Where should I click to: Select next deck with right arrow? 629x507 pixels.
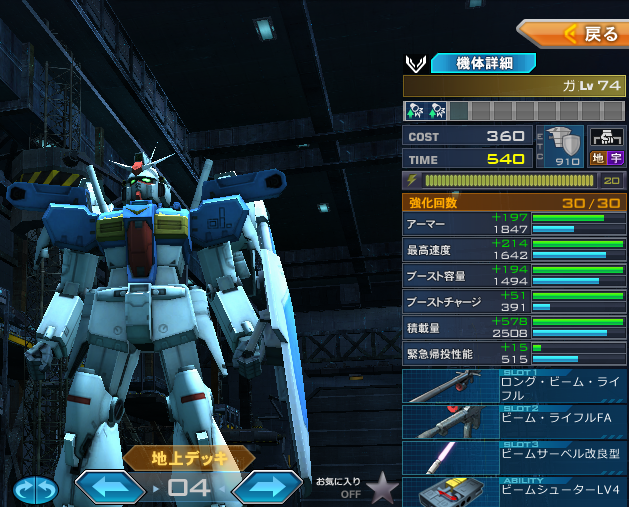tap(268, 488)
